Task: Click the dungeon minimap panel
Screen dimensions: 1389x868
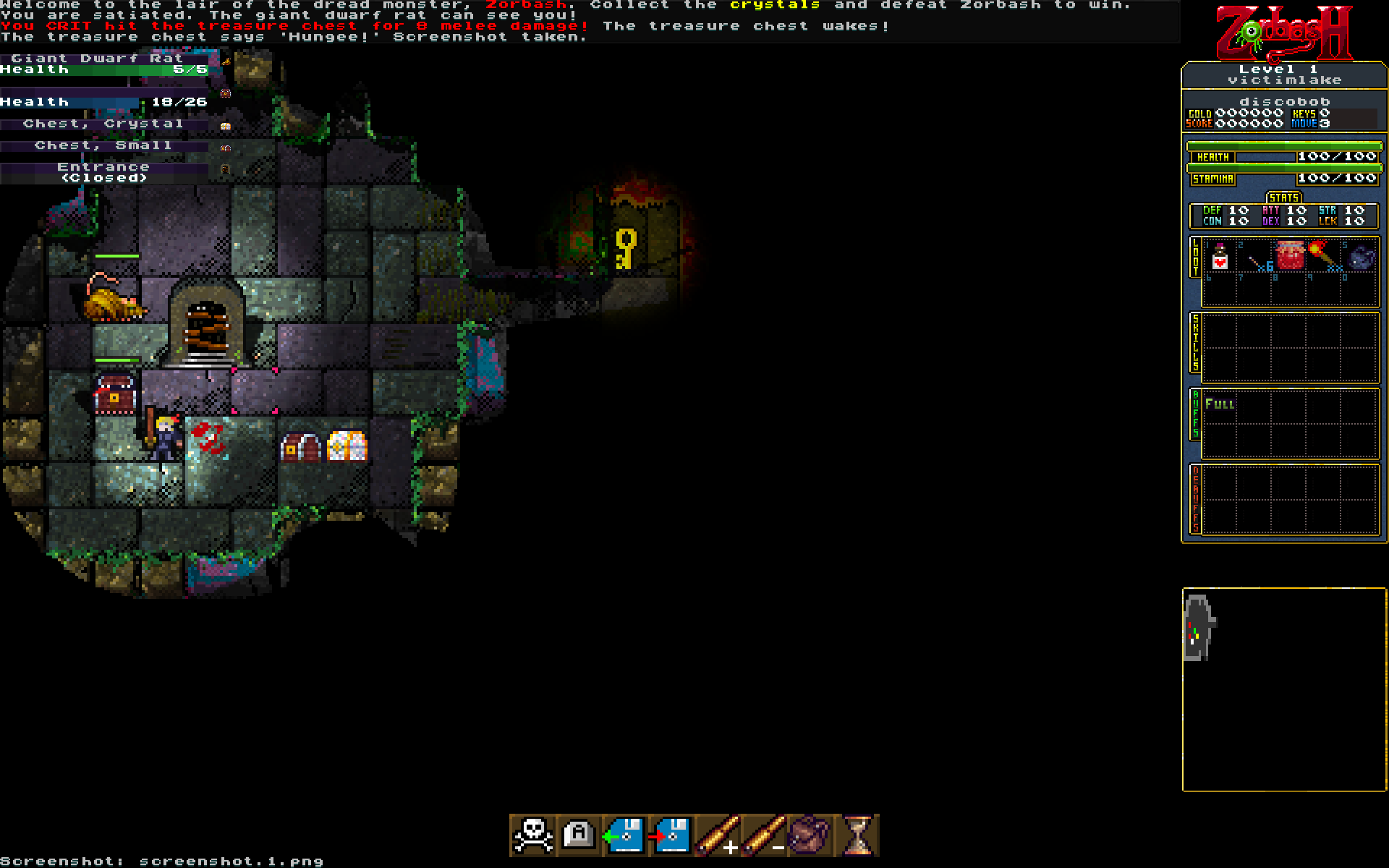Action: click(1284, 689)
